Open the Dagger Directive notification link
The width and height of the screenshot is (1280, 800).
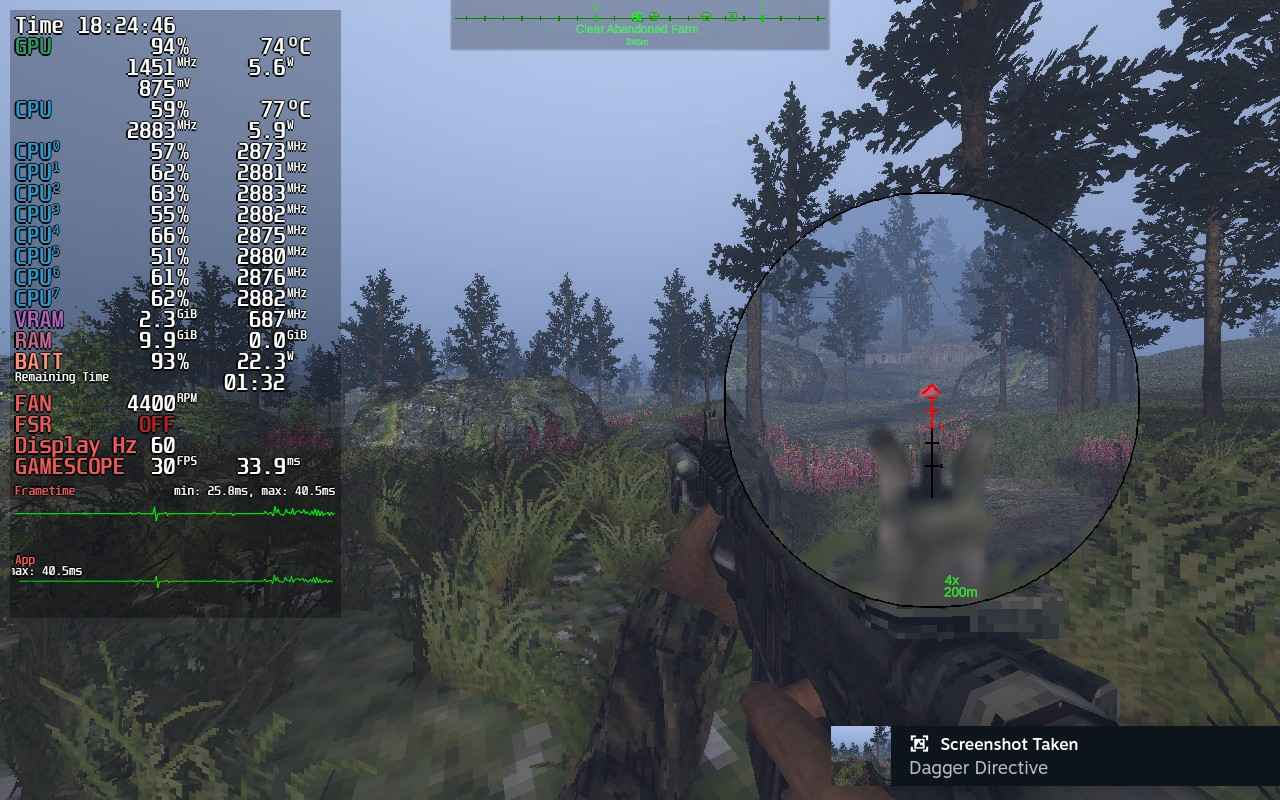[976, 768]
